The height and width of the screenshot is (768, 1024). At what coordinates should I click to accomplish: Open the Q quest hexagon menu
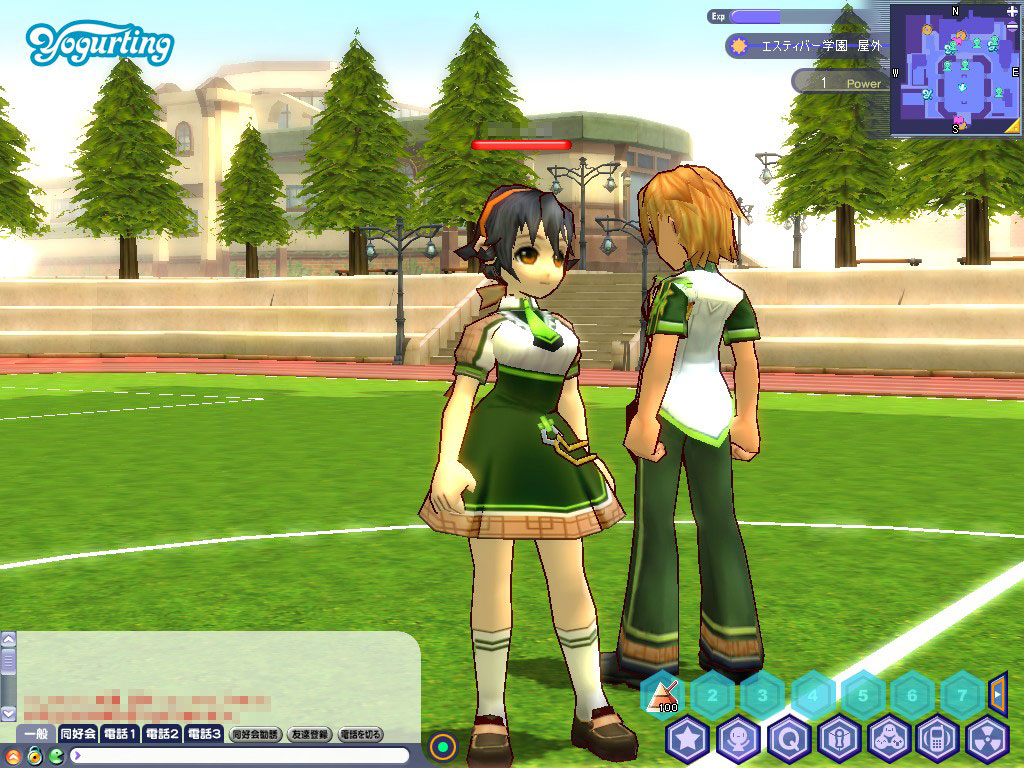788,739
